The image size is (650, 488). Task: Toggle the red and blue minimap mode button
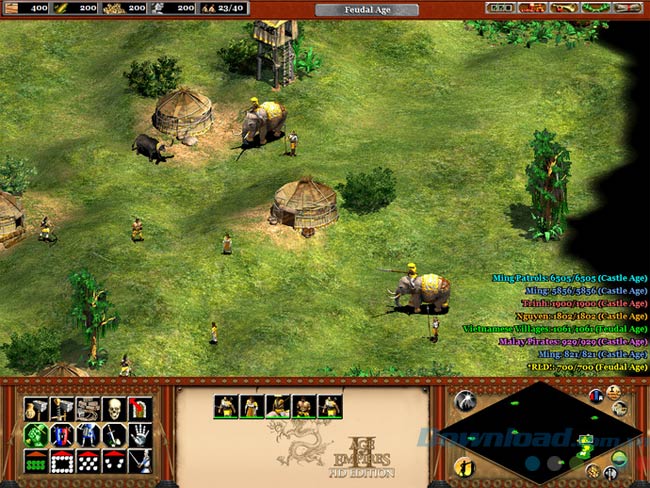[x=596, y=396]
